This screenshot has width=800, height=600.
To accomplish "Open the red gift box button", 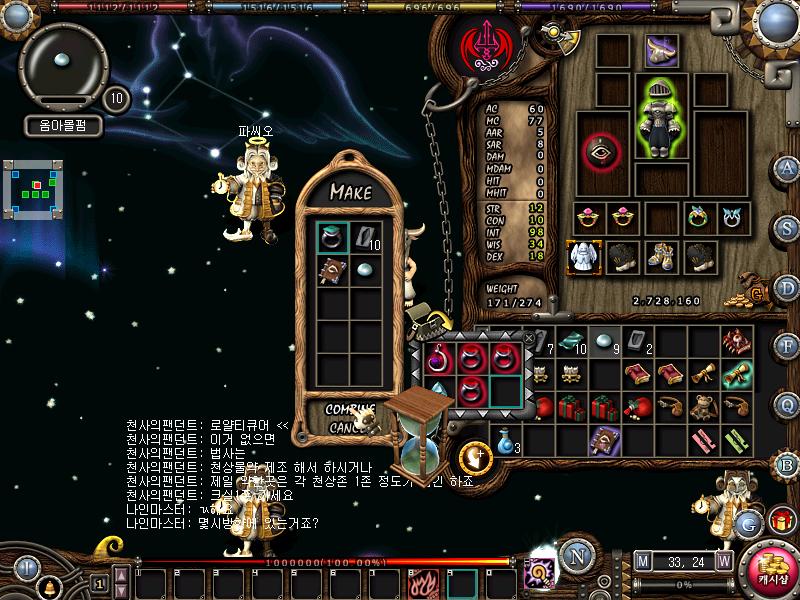I will point(781,521).
